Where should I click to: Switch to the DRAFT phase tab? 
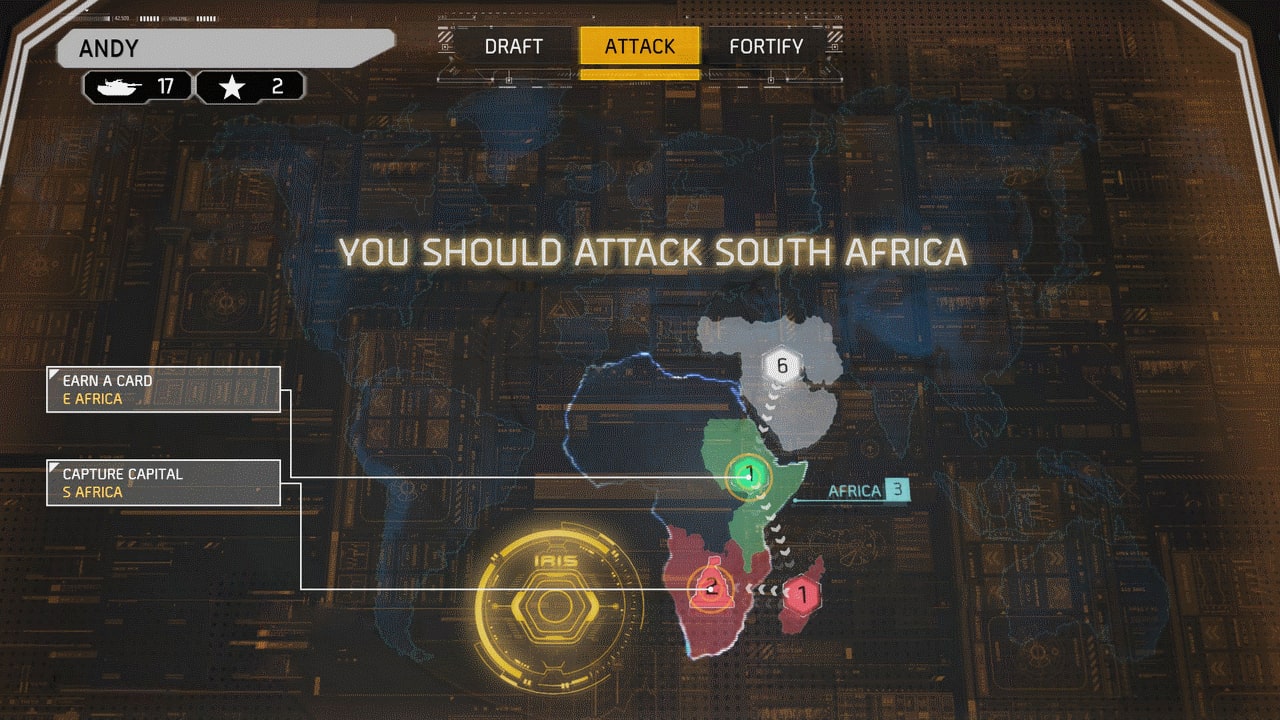515,46
